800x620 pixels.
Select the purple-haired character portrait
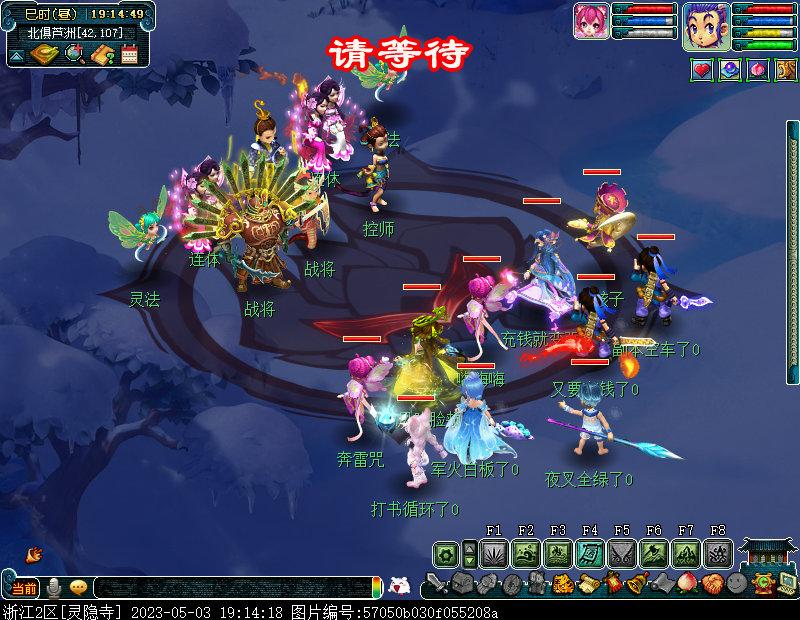pos(706,25)
